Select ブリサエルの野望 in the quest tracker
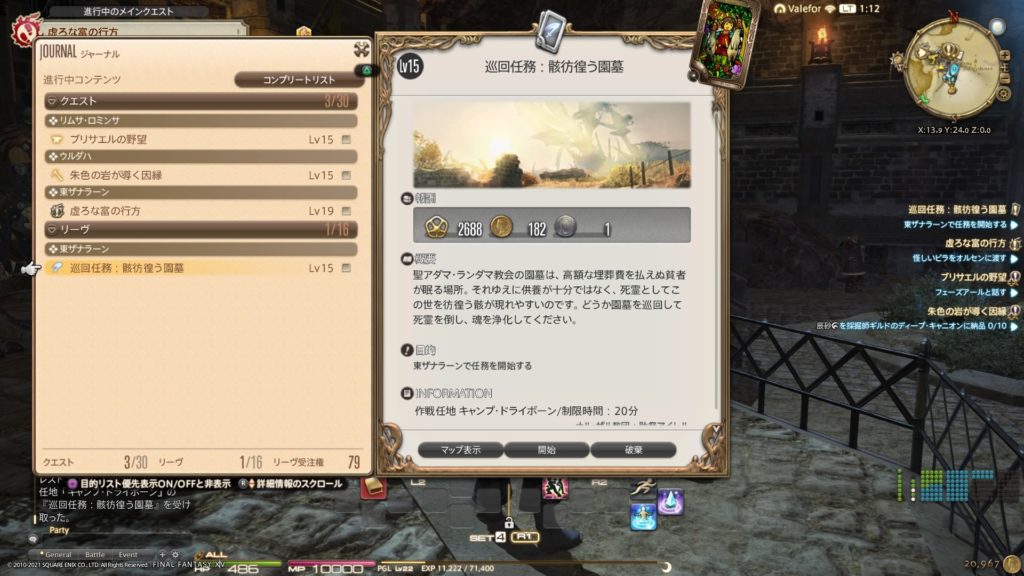The height and width of the screenshot is (576, 1024). pyautogui.click(x=973, y=277)
